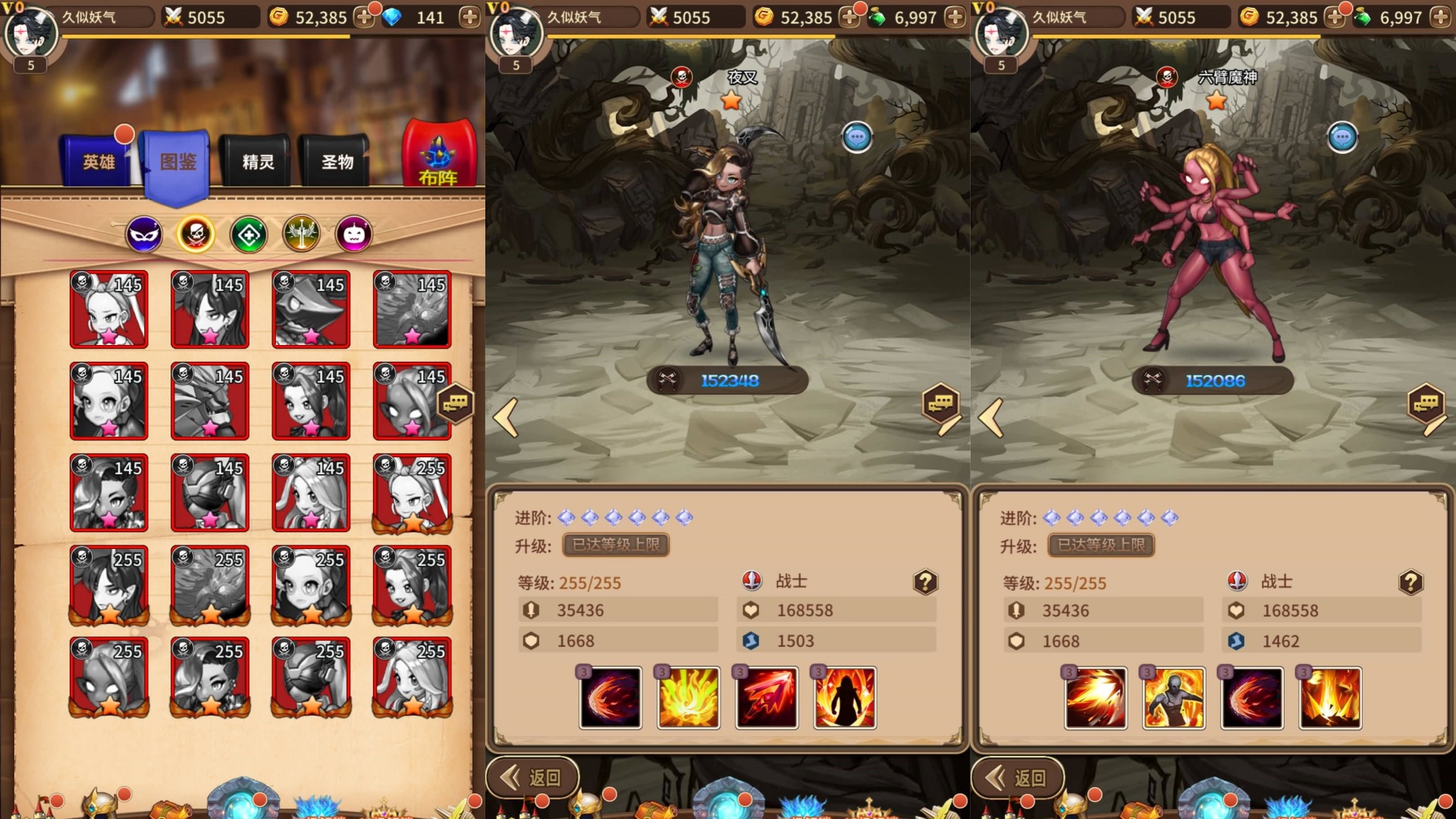The width and height of the screenshot is (1456, 819).
Task: Click 返回 on the 夜叉 hero page
Action: click(533, 777)
